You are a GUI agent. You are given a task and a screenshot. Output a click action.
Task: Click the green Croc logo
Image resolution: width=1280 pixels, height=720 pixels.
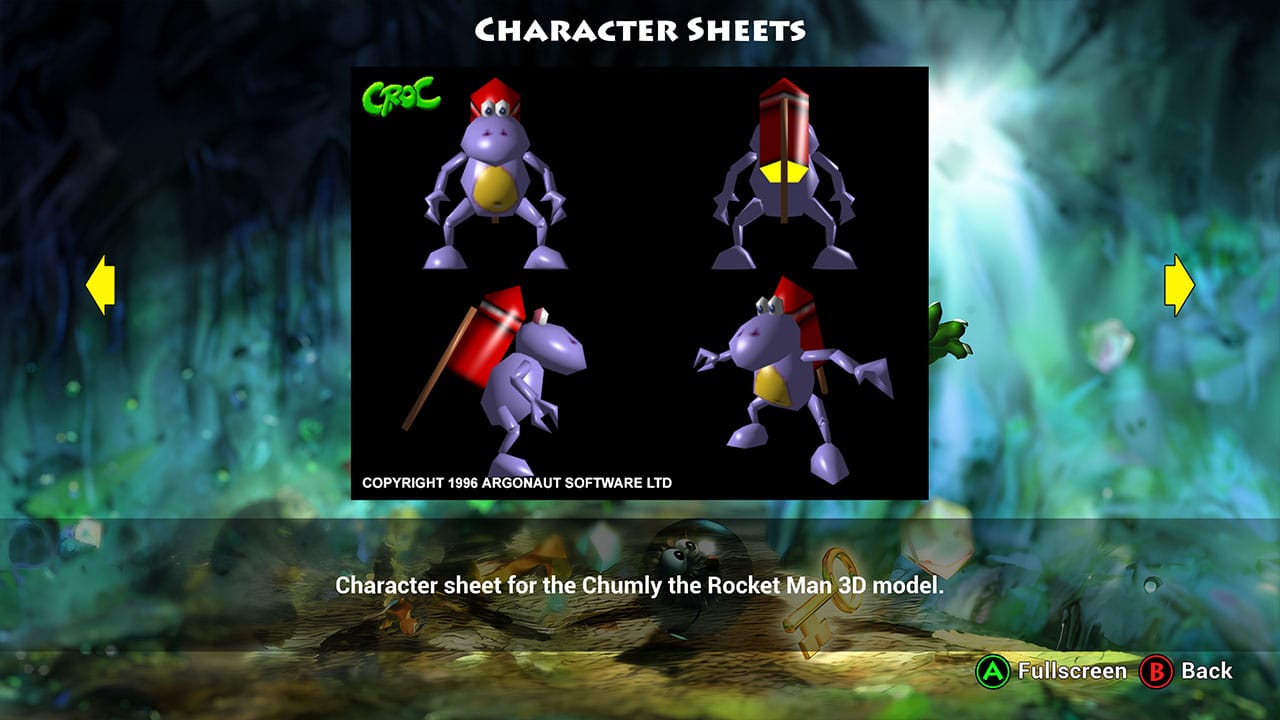tap(400, 93)
